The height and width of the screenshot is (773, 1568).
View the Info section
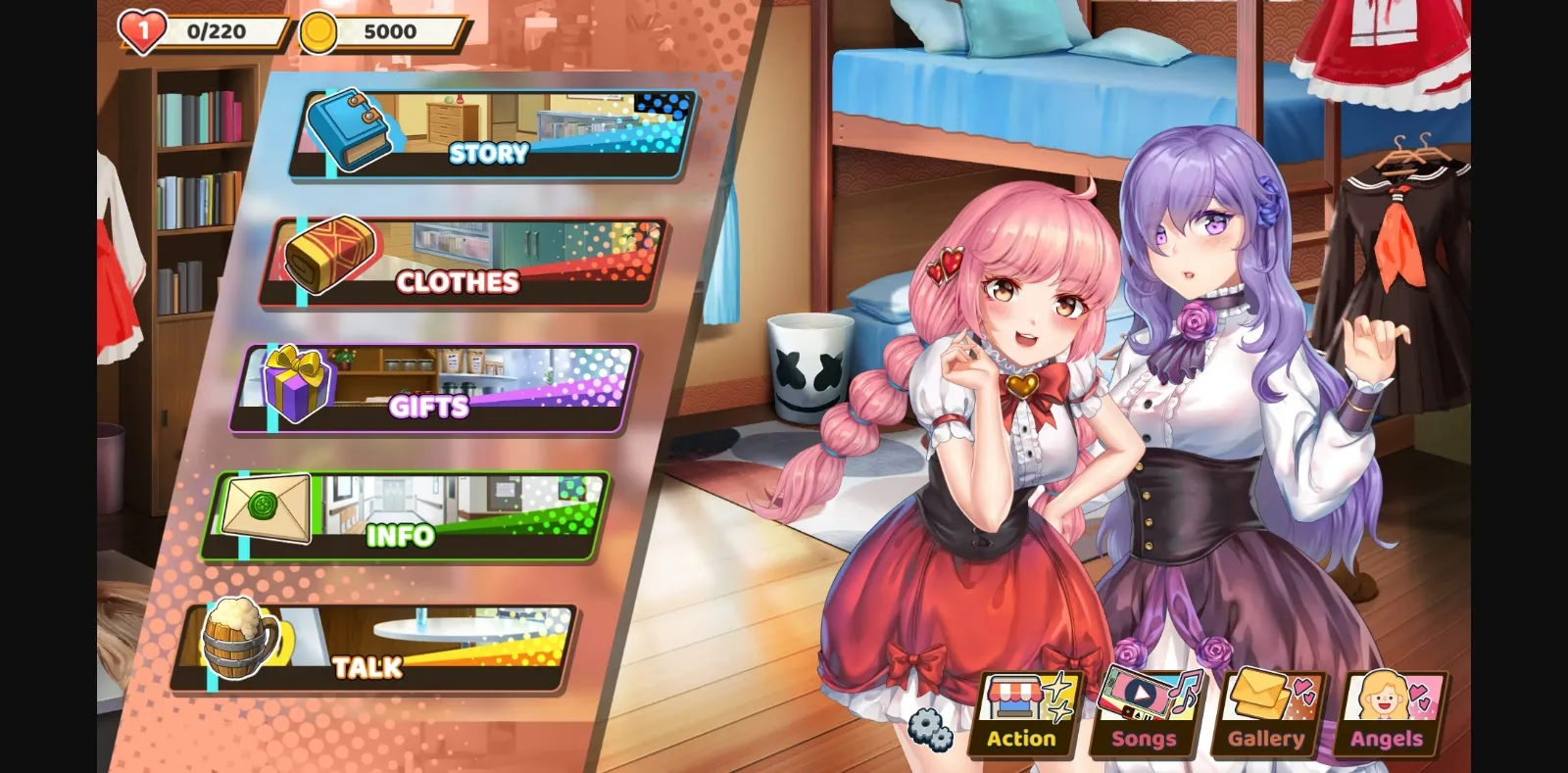[401, 535]
